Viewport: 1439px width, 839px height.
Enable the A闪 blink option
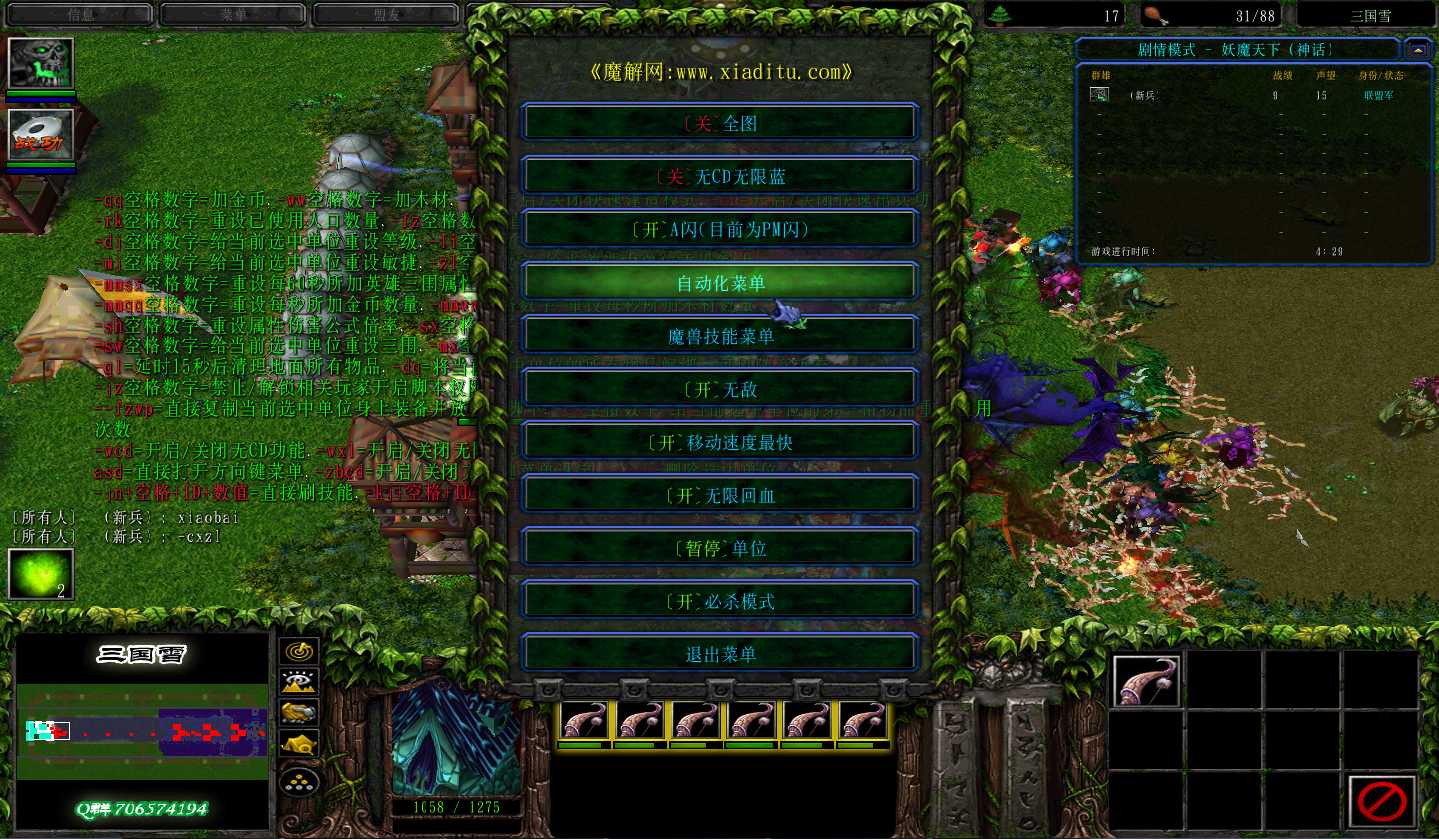pyautogui.click(x=719, y=230)
